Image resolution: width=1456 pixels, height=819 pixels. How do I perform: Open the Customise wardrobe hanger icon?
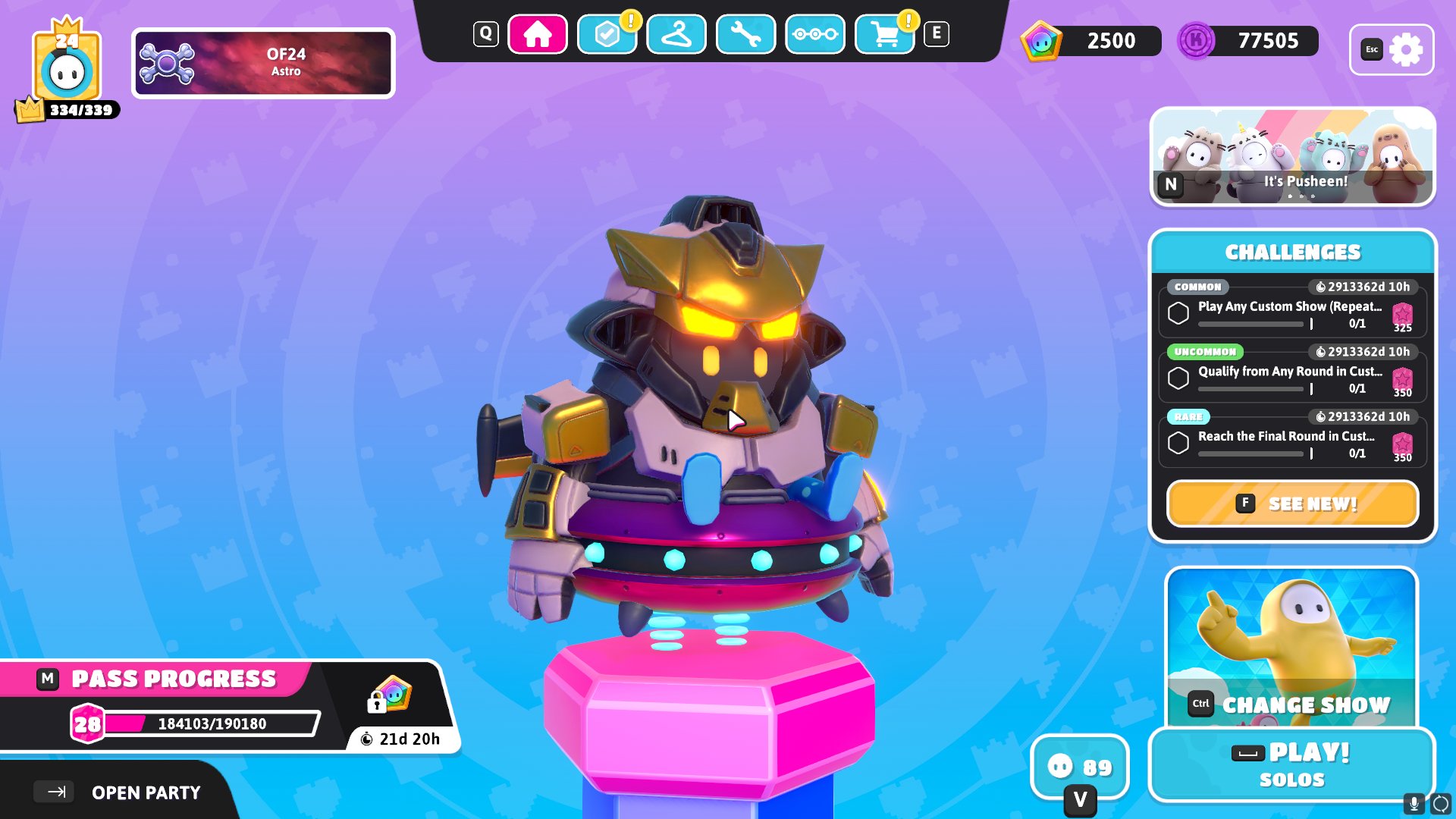coord(676,34)
